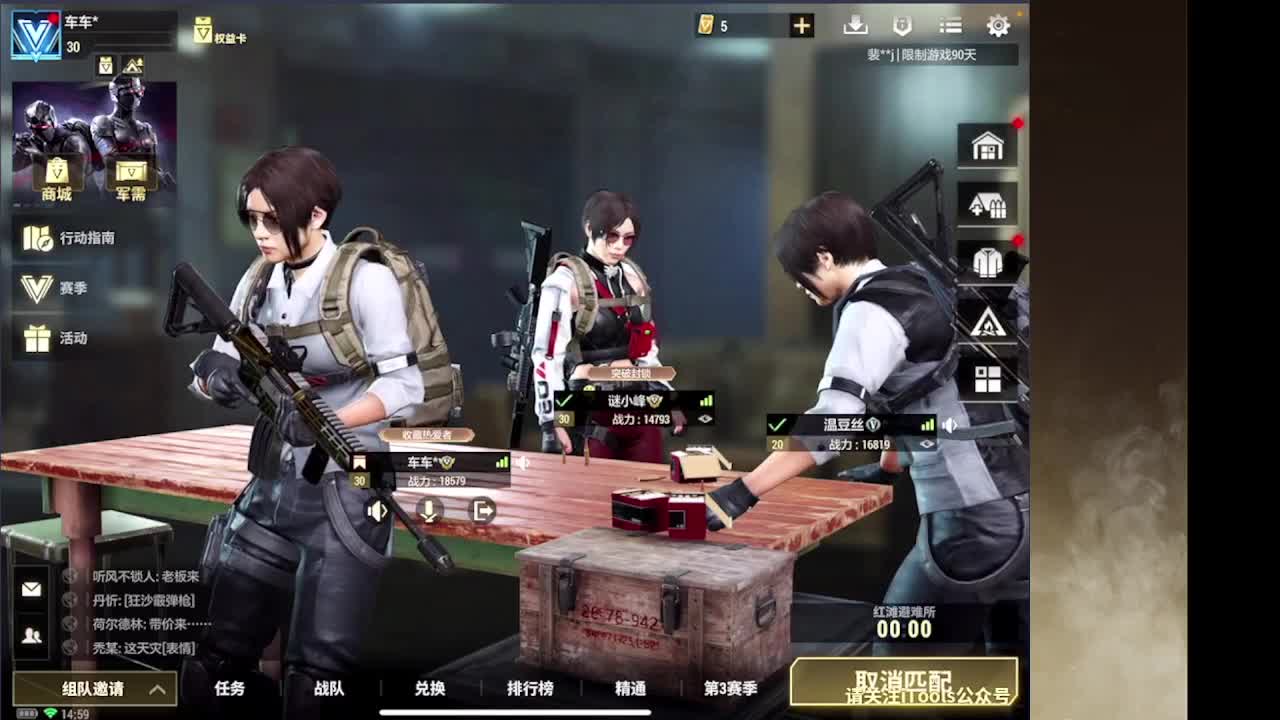
Task: Toggle the microphone icon under 车车
Action: coord(430,512)
